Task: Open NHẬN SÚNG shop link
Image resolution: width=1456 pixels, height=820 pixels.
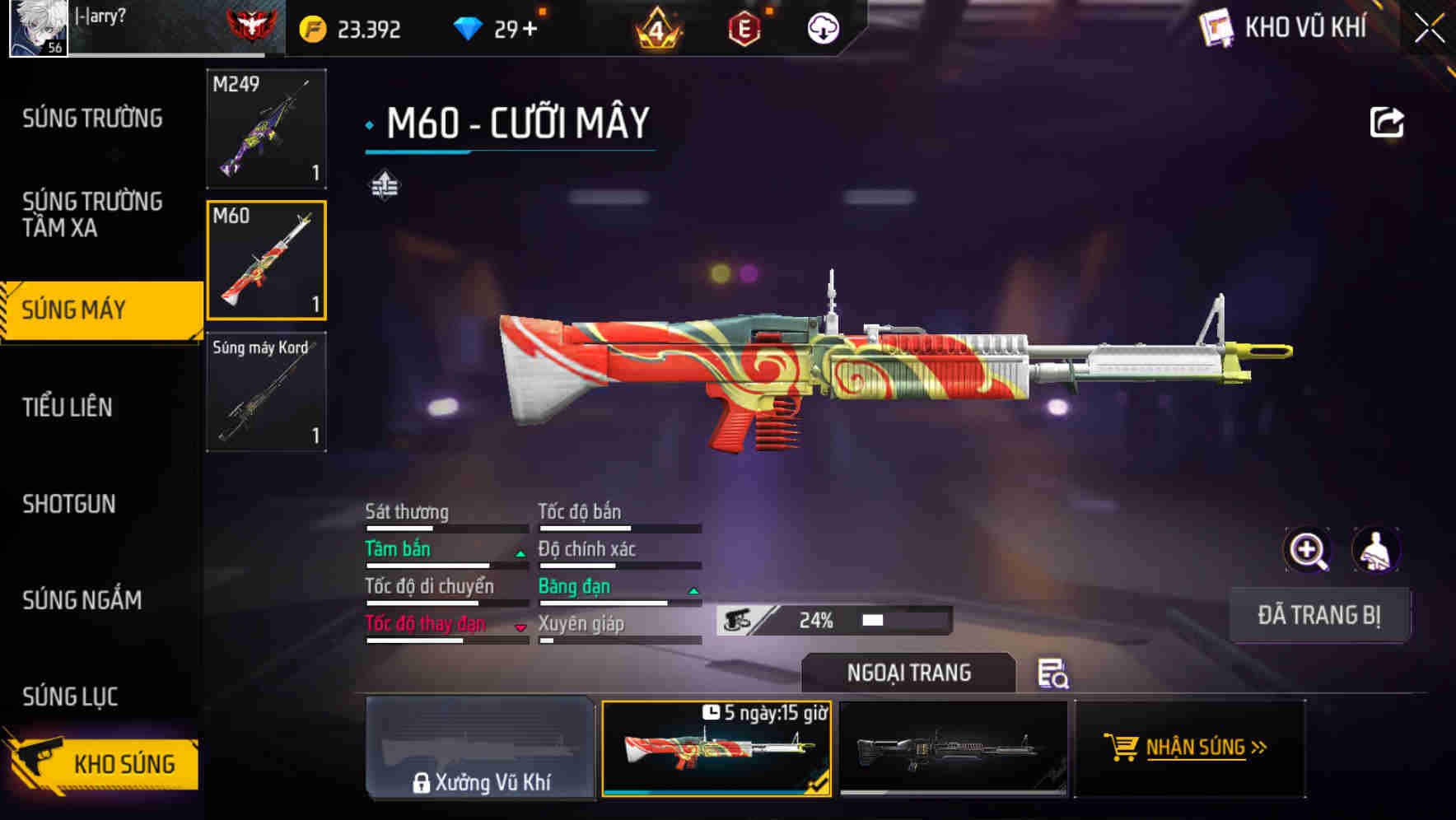Action: click(1191, 748)
